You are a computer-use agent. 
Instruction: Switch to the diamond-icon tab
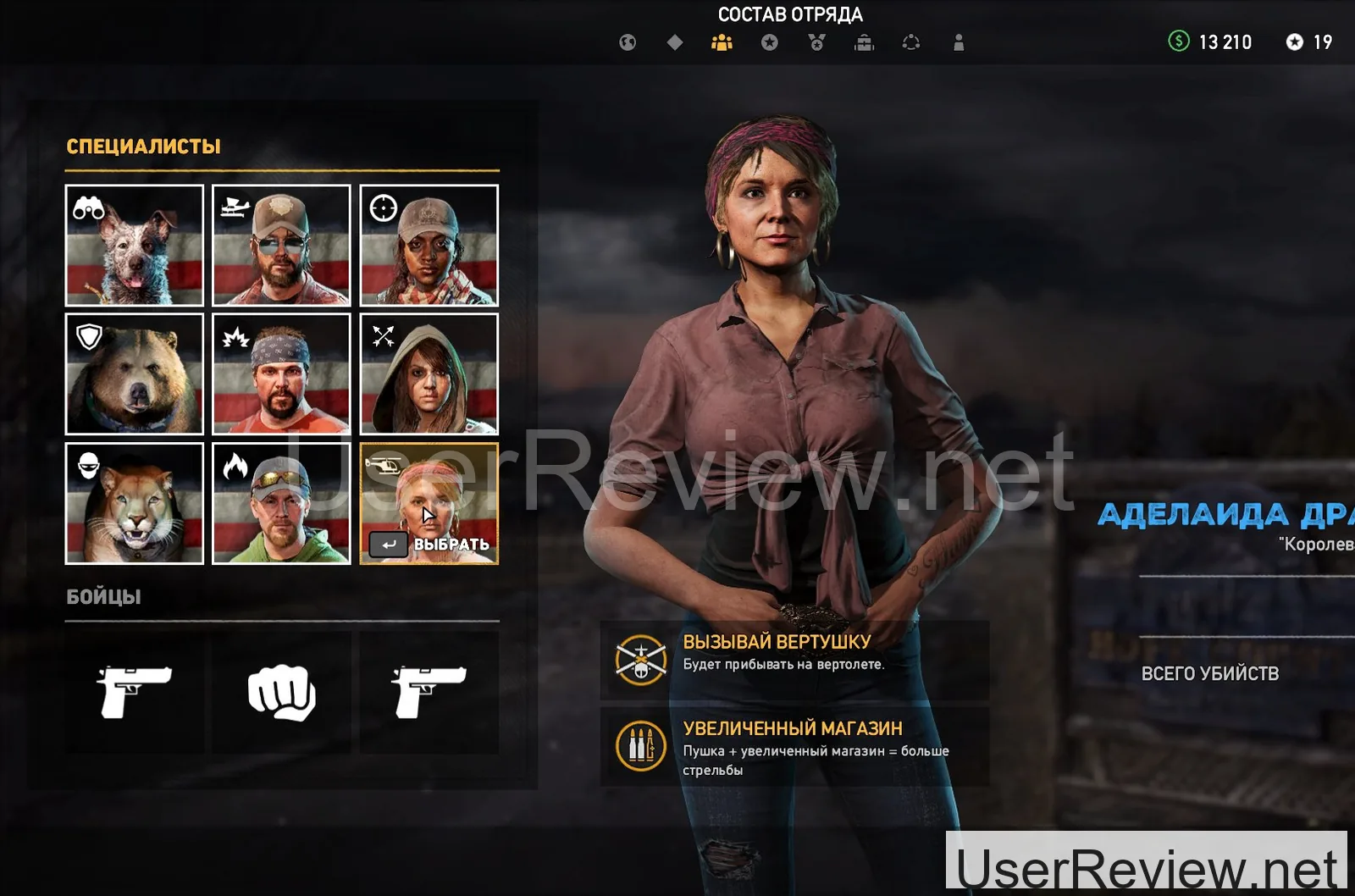675,42
